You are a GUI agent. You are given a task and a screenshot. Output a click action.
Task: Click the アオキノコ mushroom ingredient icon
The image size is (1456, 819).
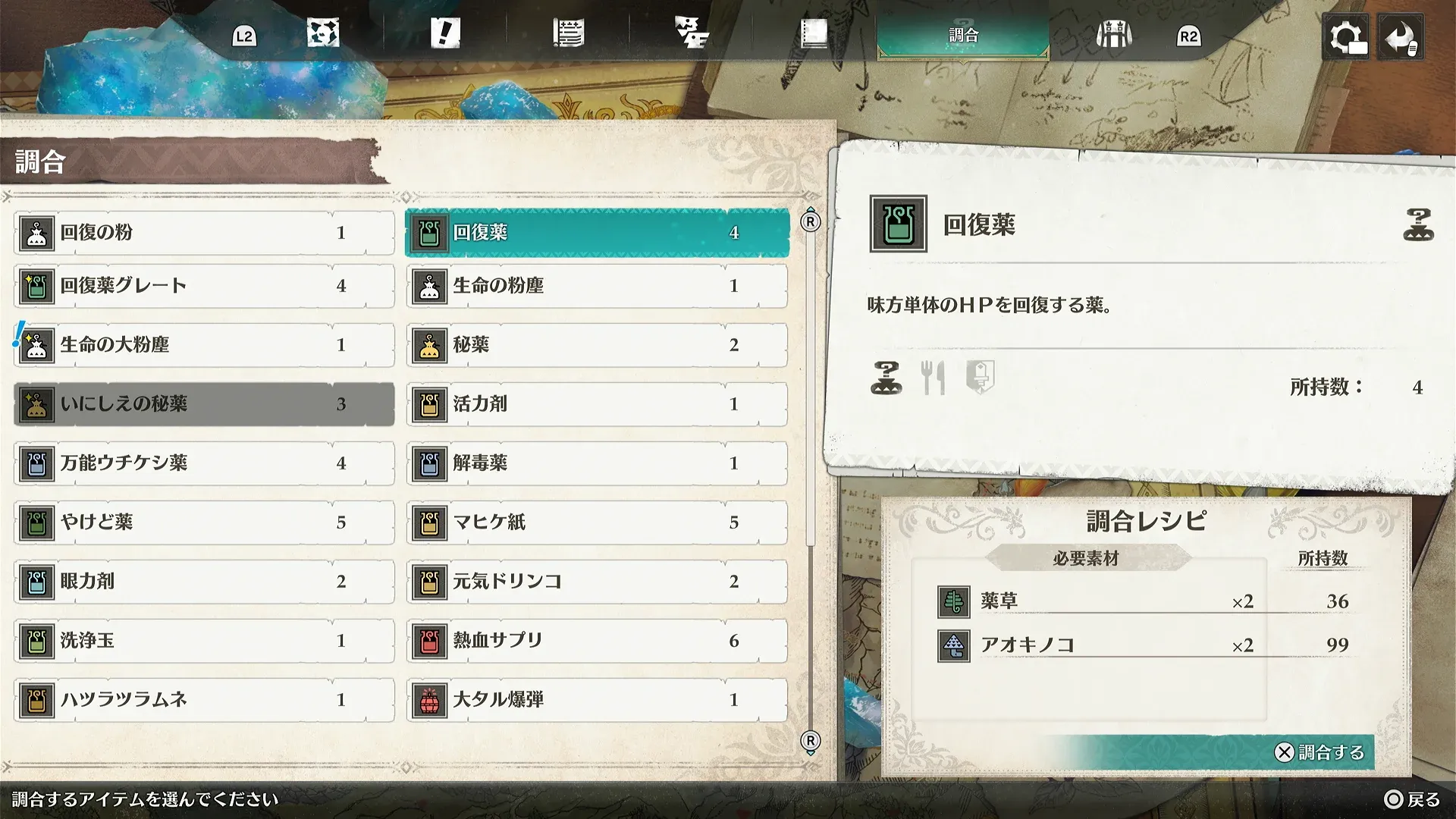pos(955,645)
